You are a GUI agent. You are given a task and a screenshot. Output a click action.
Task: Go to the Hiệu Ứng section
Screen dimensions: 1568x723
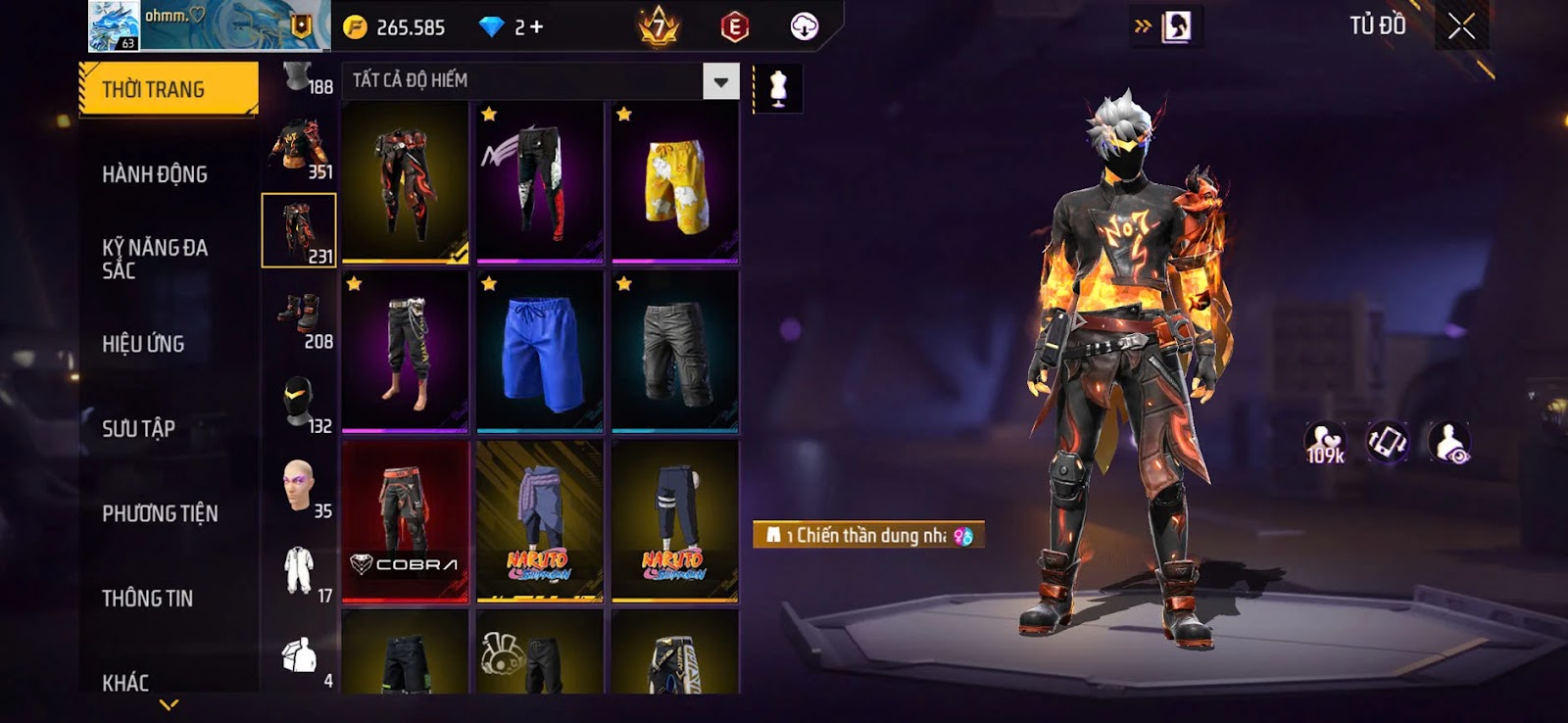pos(143,344)
